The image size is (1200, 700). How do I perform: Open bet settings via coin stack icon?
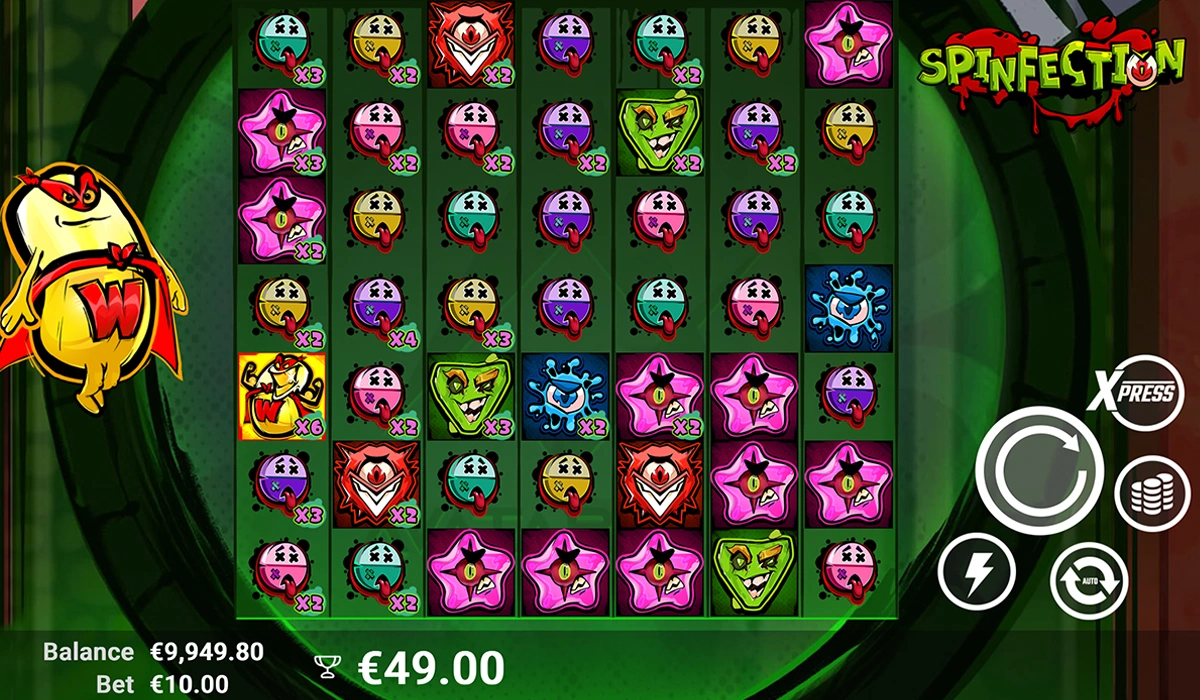pos(1151,494)
